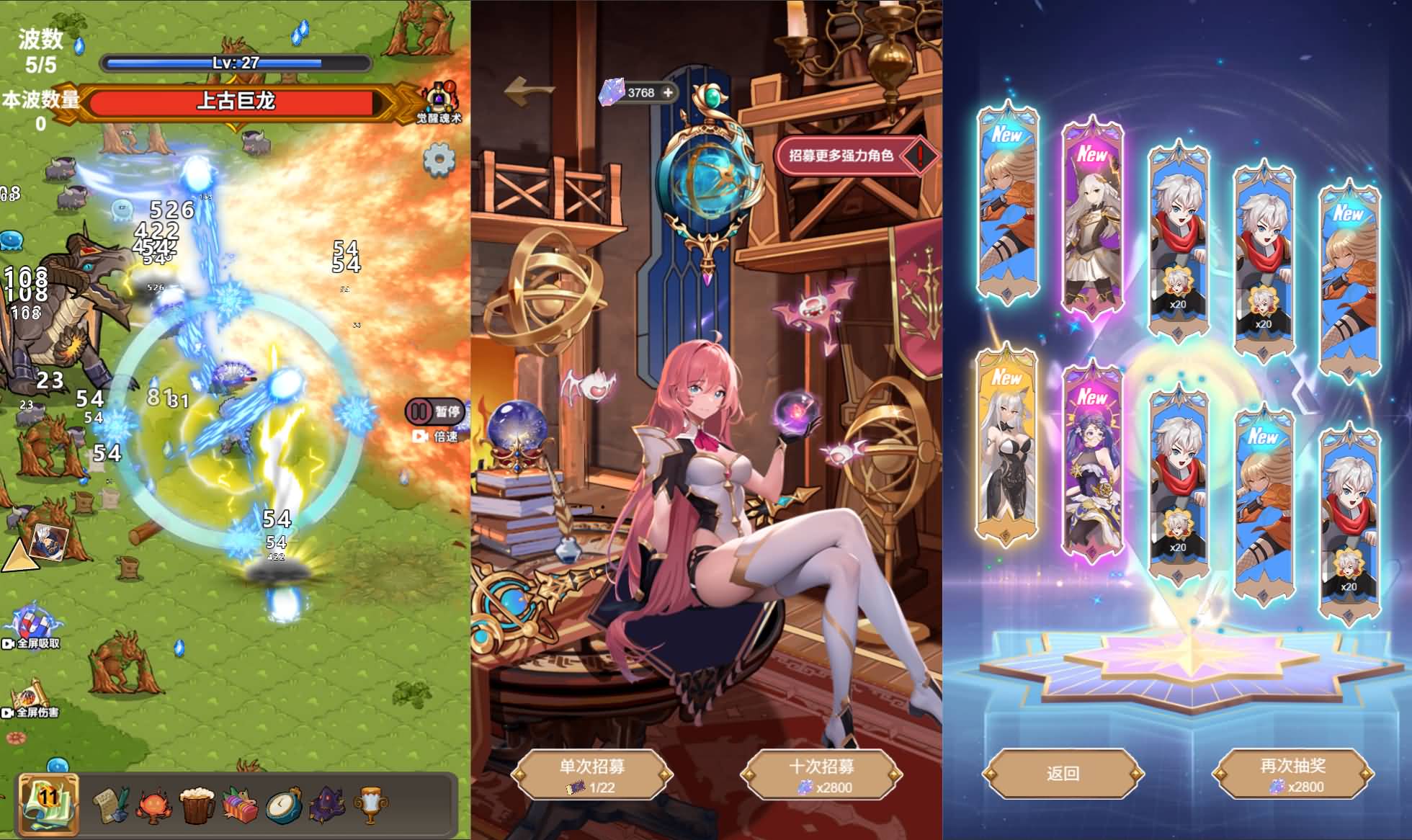Click the gear settings icon
The width and height of the screenshot is (1412, 840).
439,160
